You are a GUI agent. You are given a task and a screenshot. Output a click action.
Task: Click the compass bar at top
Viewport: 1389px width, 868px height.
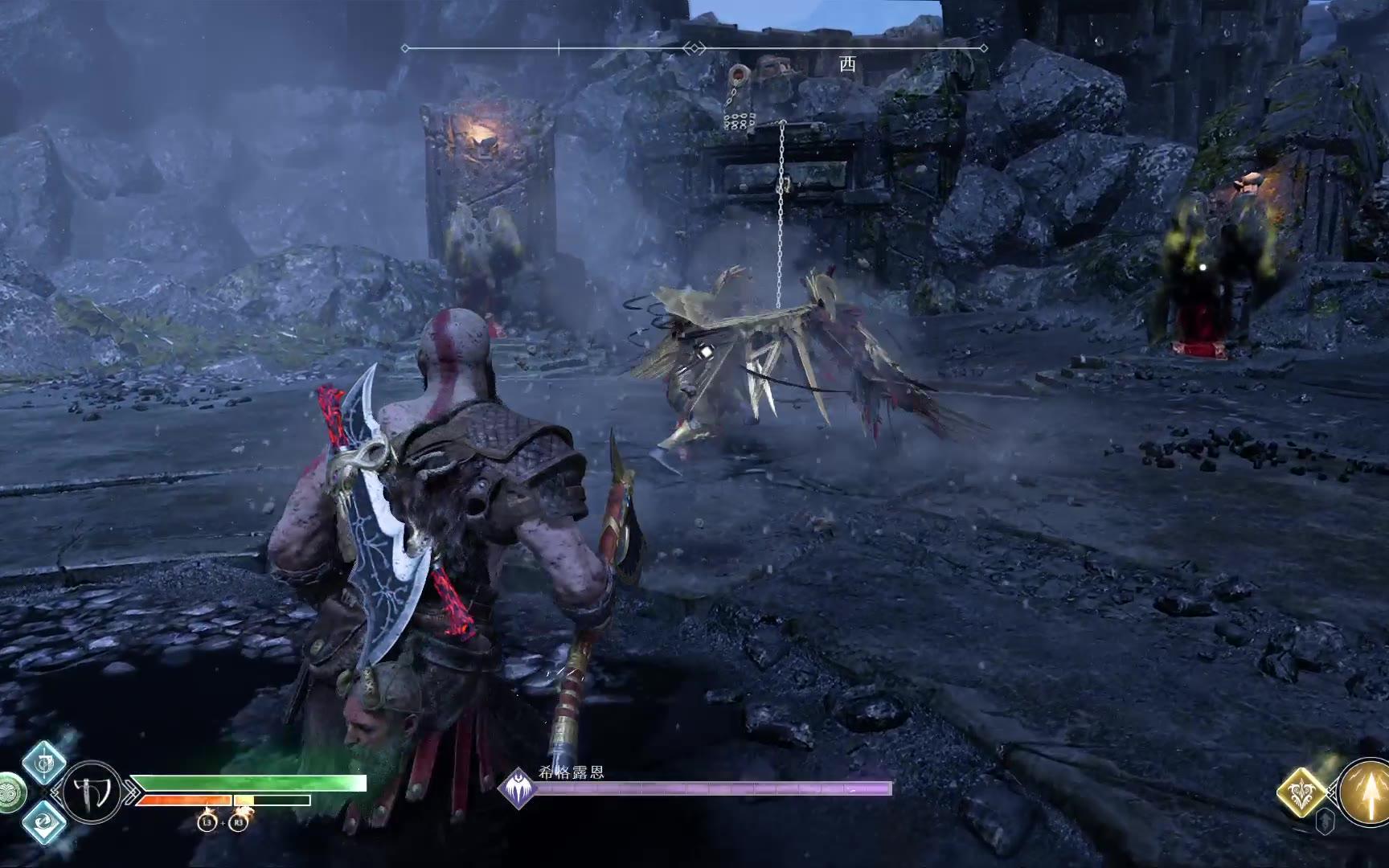point(694,48)
